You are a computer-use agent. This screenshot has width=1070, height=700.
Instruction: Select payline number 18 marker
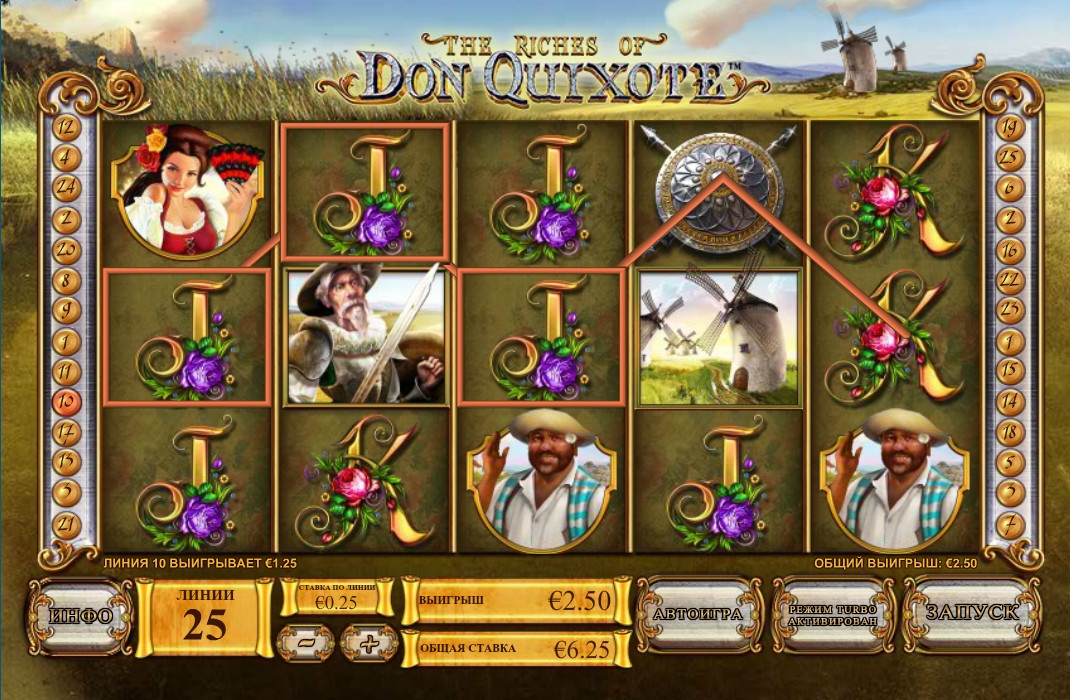point(1010,432)
